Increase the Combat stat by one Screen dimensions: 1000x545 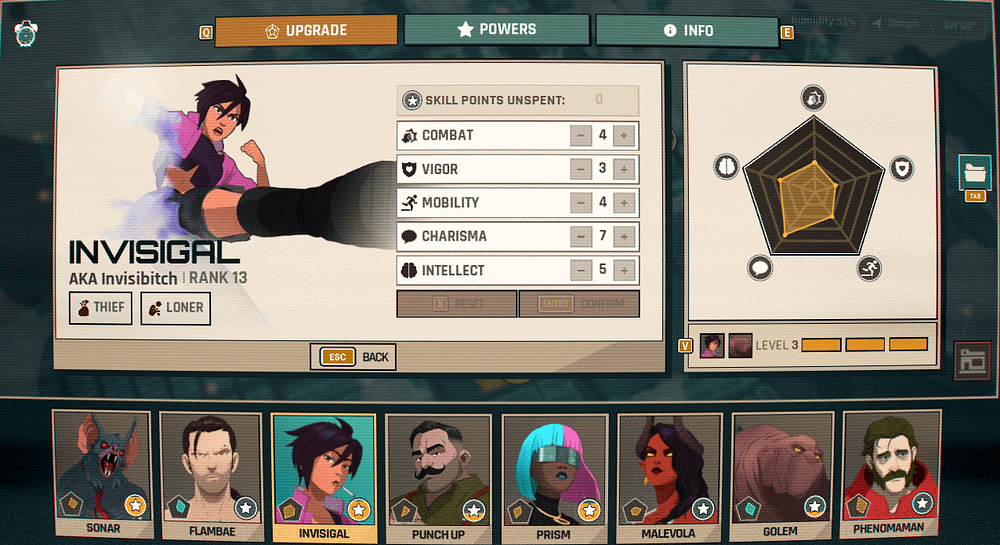(x=624, y=136)
